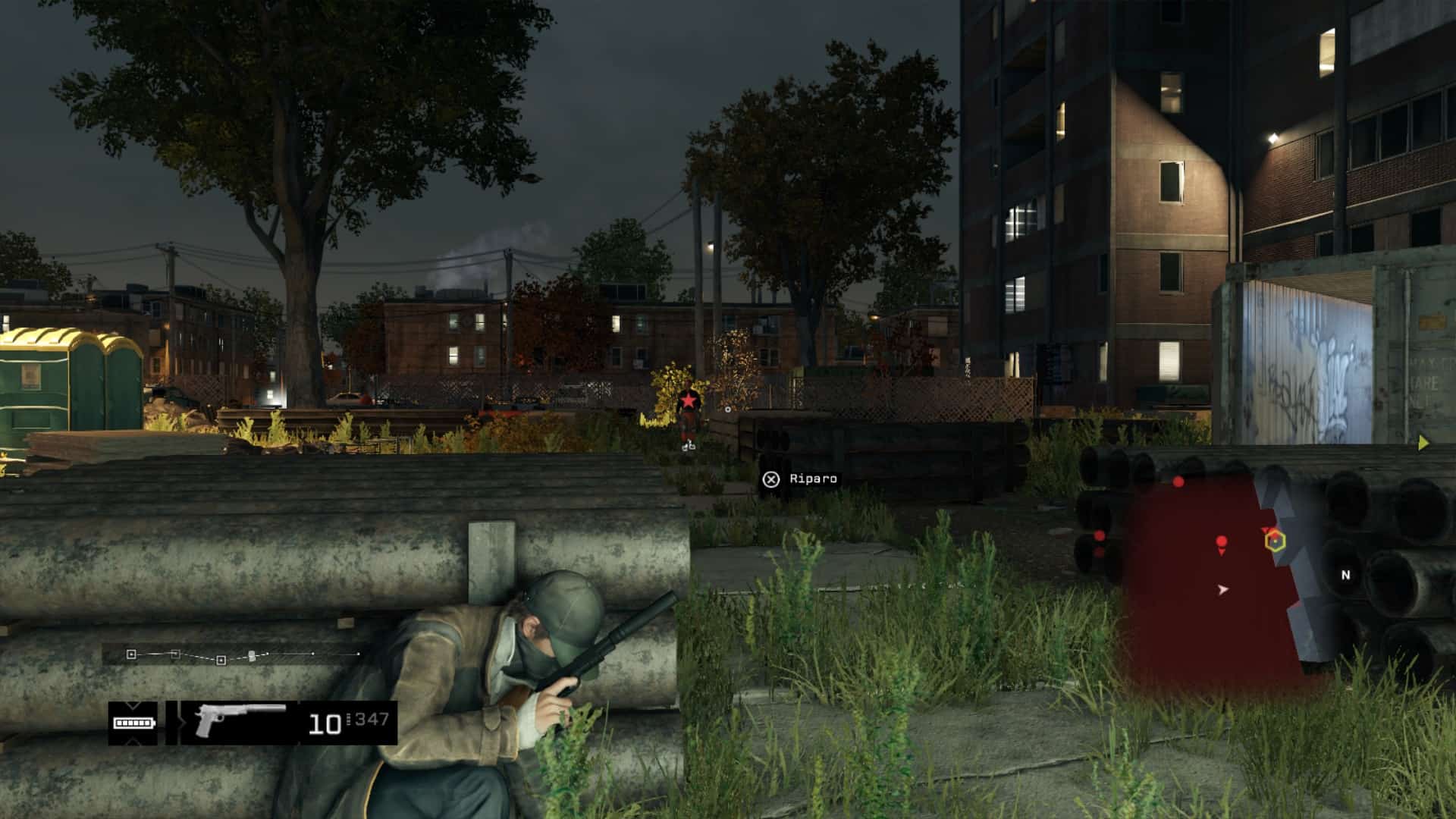Viewport: 1456px width, 819px height.
Task: Click the phone battery charge icon
Action: (x=133, y=723)
